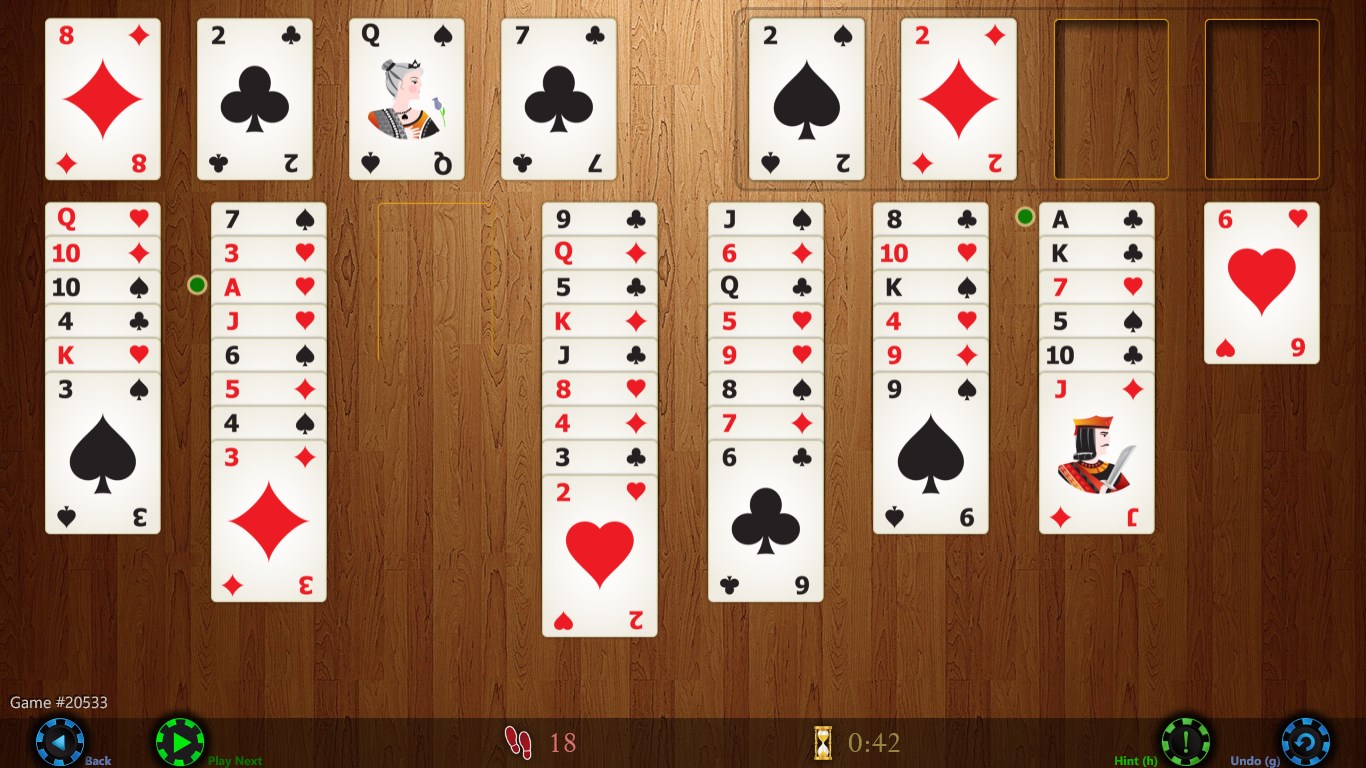Click the green Play Next chip icon

coord(180,741)
